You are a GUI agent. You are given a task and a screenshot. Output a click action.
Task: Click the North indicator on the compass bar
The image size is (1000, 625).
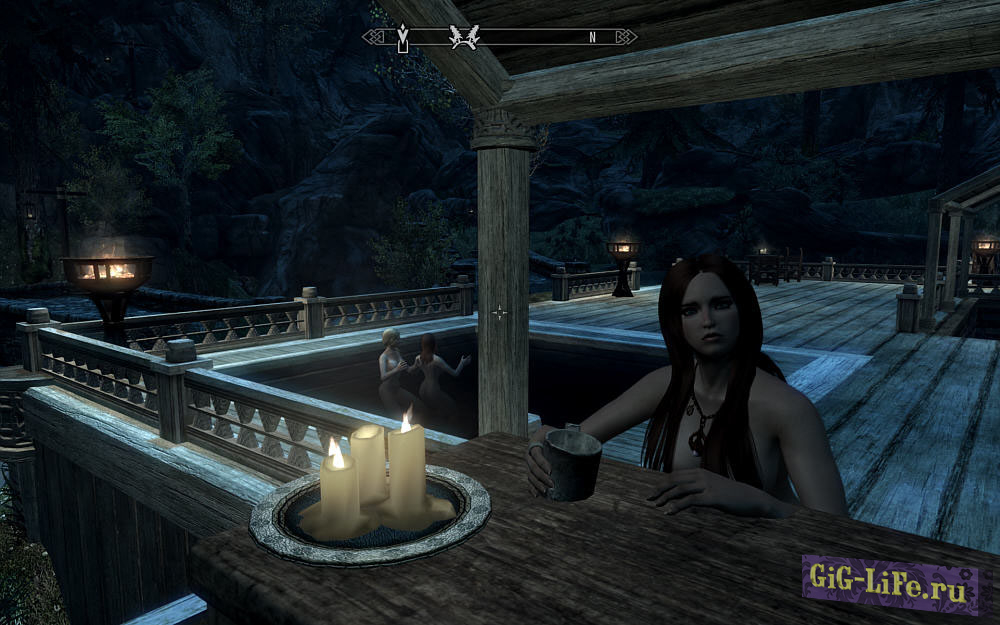point(592,38)
